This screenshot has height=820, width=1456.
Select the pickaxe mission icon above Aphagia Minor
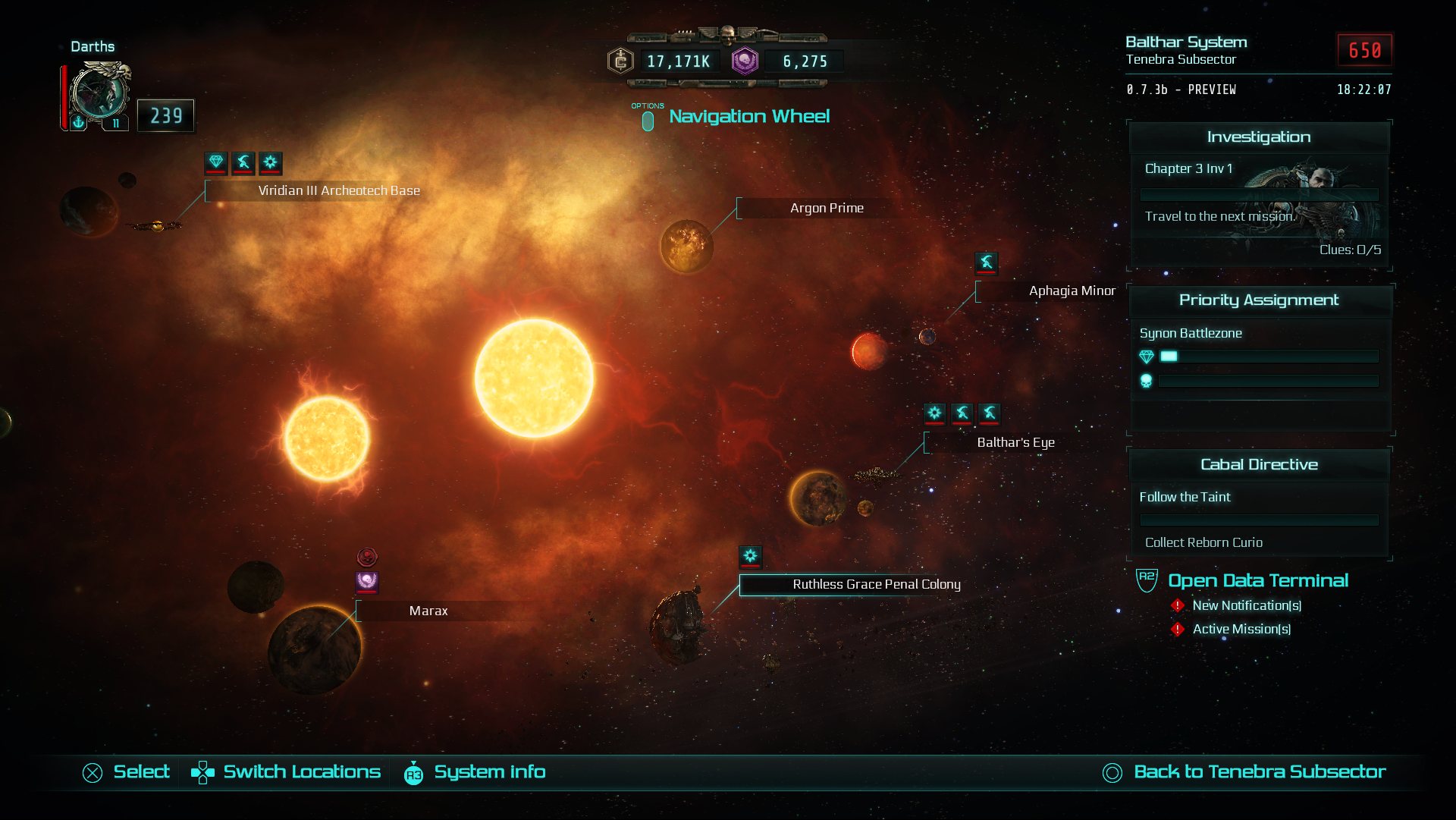click(x=987, y=264)
